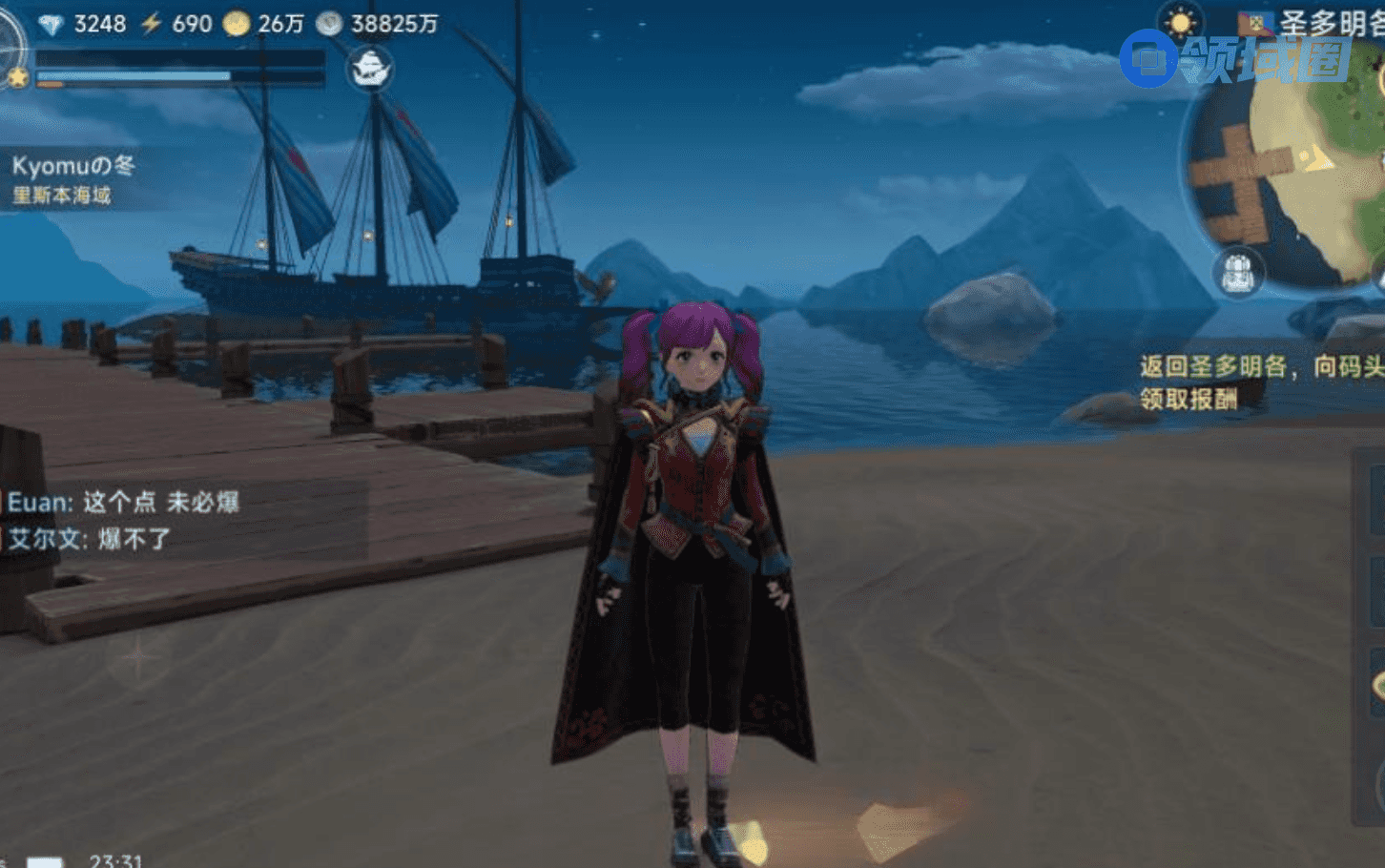
Task: Tap the gold coin currency icon
Action: tap(236, 24)
